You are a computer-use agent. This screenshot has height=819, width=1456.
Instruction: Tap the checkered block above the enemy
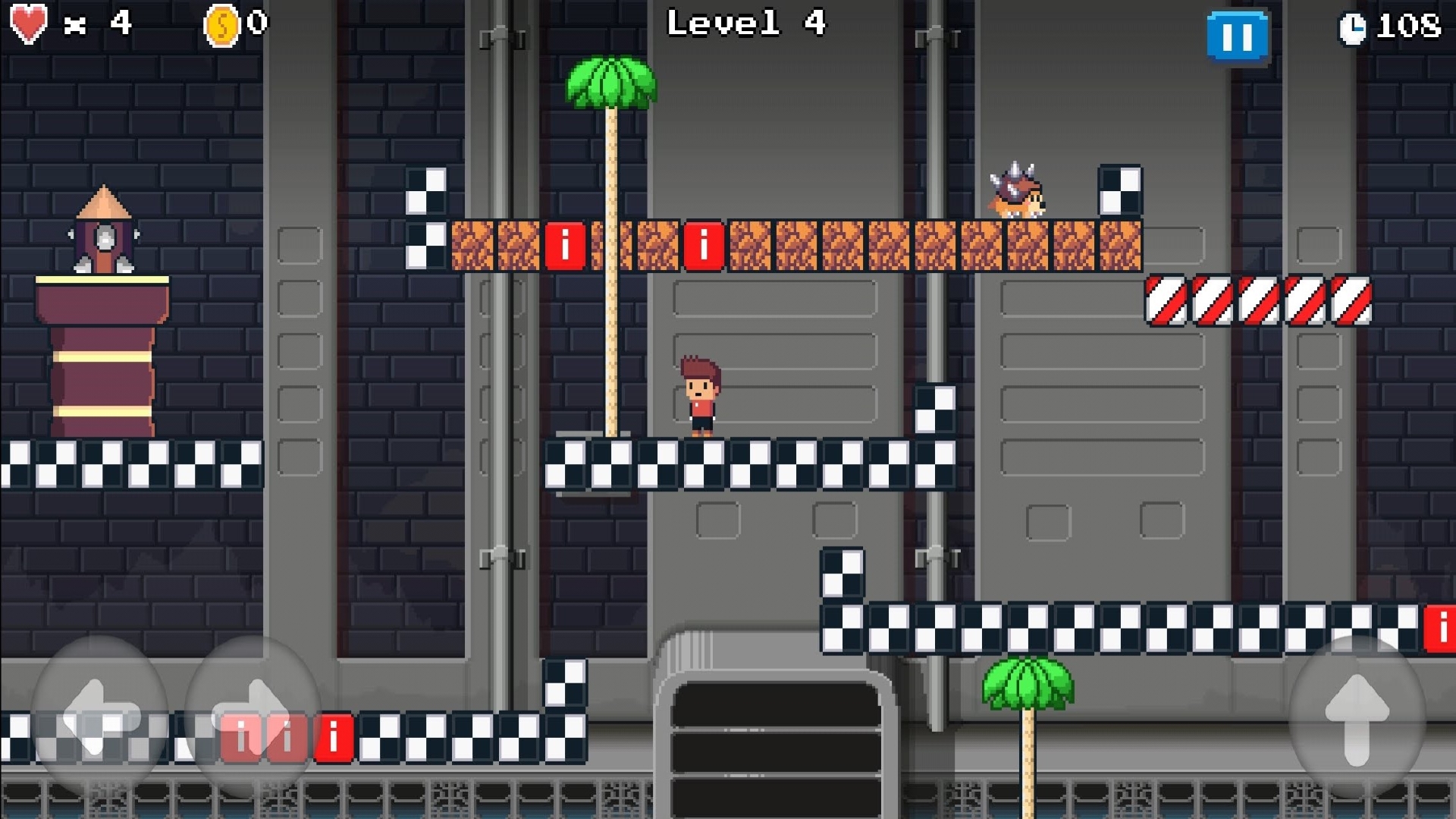click(1120, 190)
